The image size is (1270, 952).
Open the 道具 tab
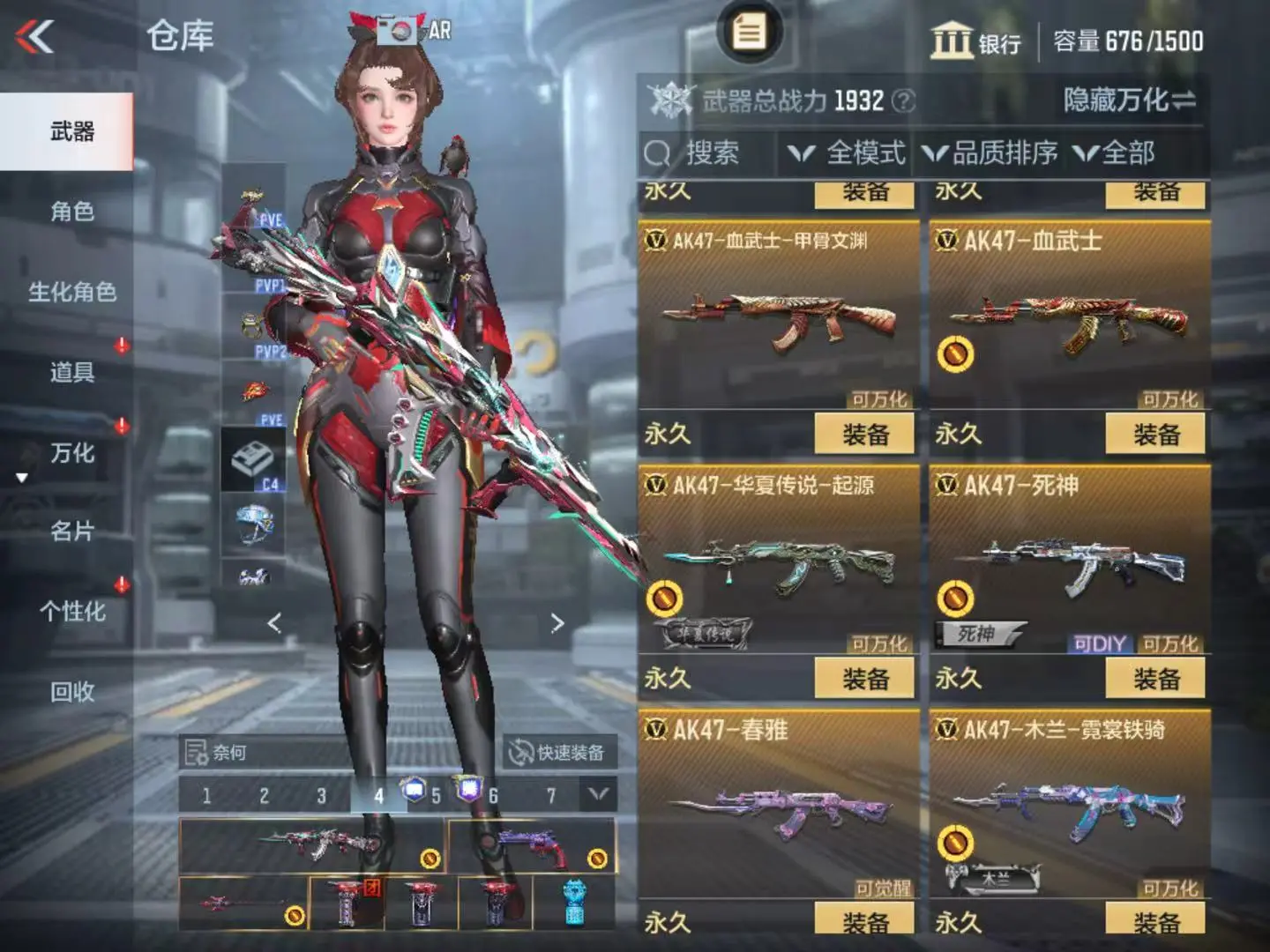point(71,372)
